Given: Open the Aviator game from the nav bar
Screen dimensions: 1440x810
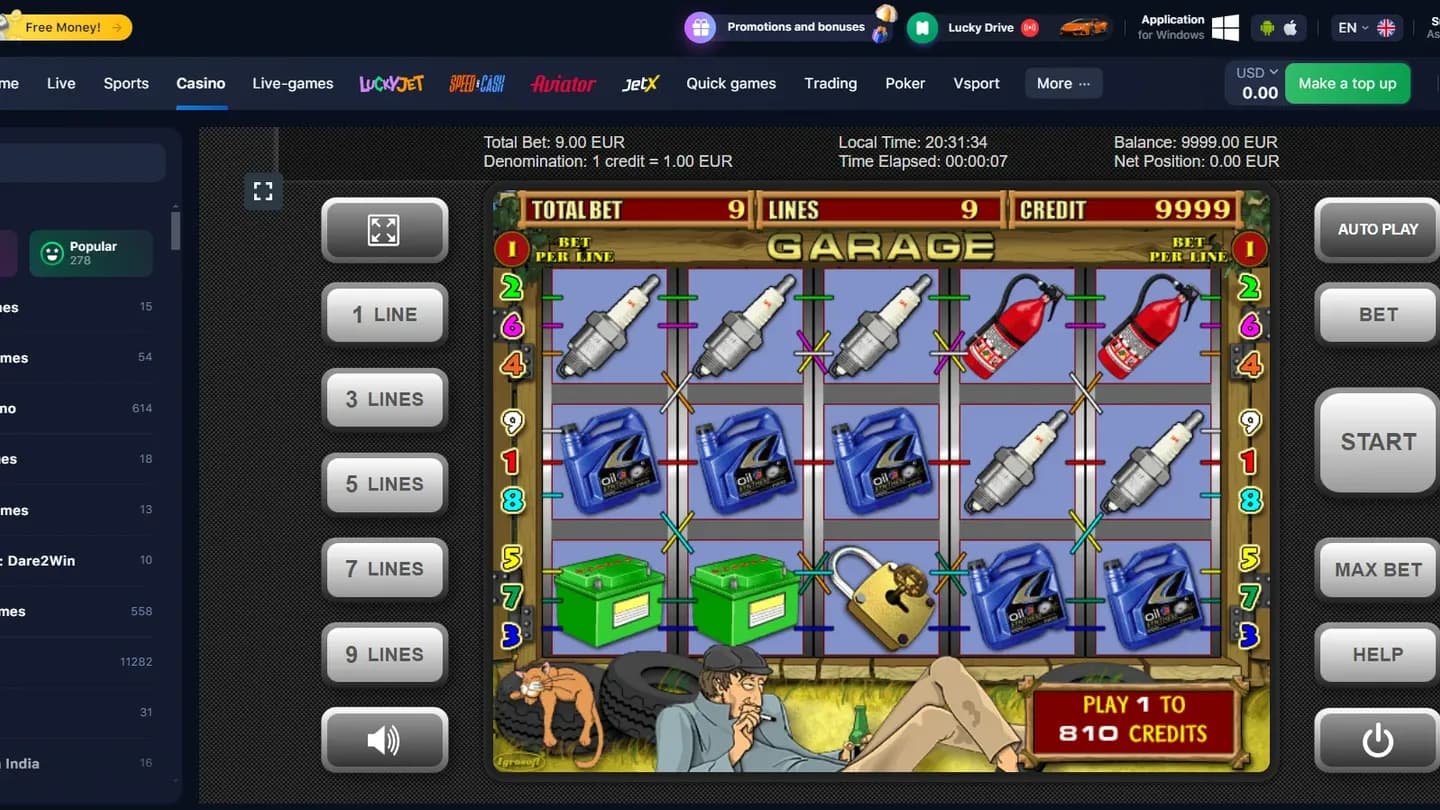Looking at the screenshot, I should click(x=563, y=84).
